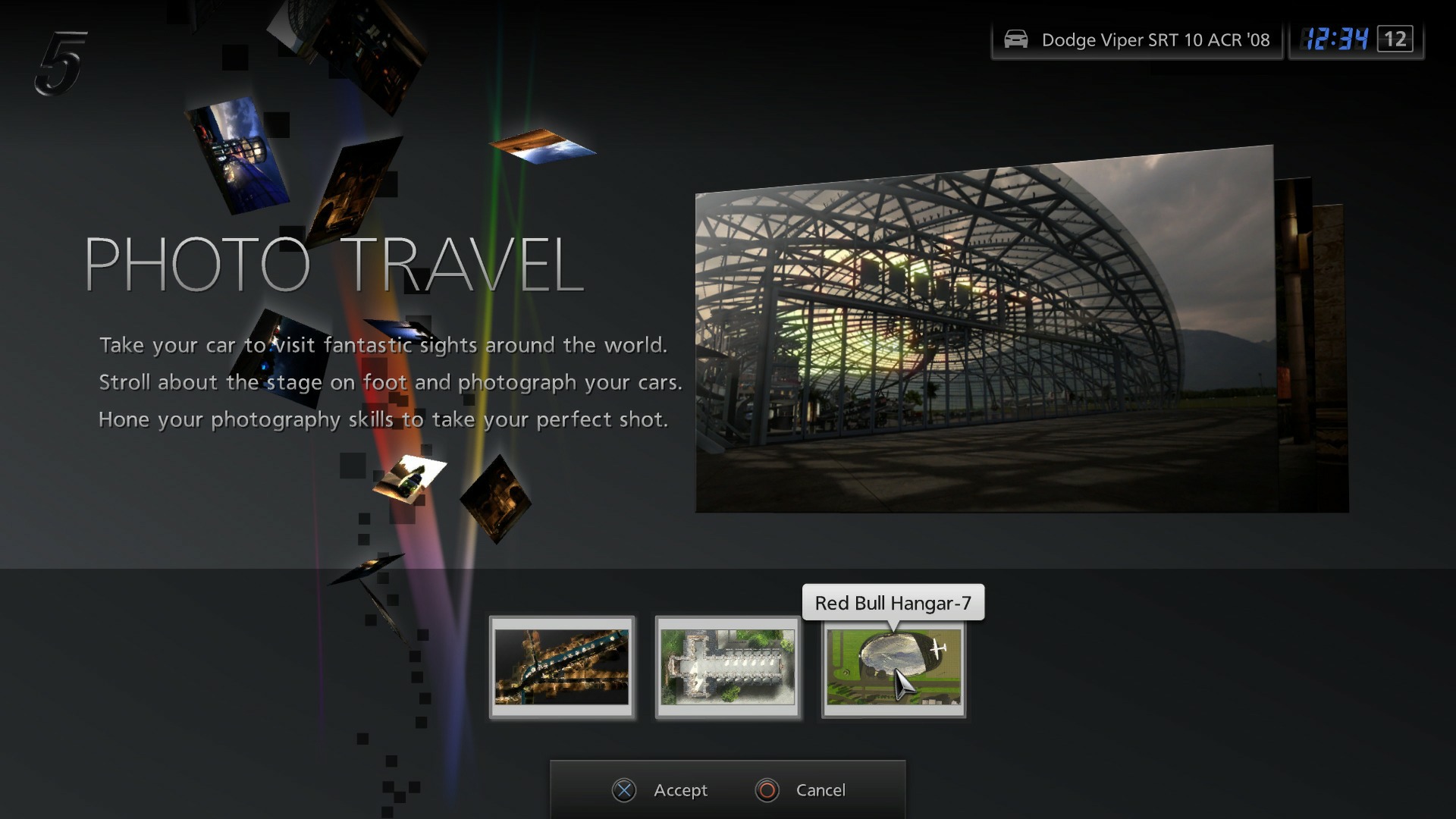Click the Red Bull Hangar-7 tooltip label
This screenshot has height=819, width=1456.
point(892,603)
